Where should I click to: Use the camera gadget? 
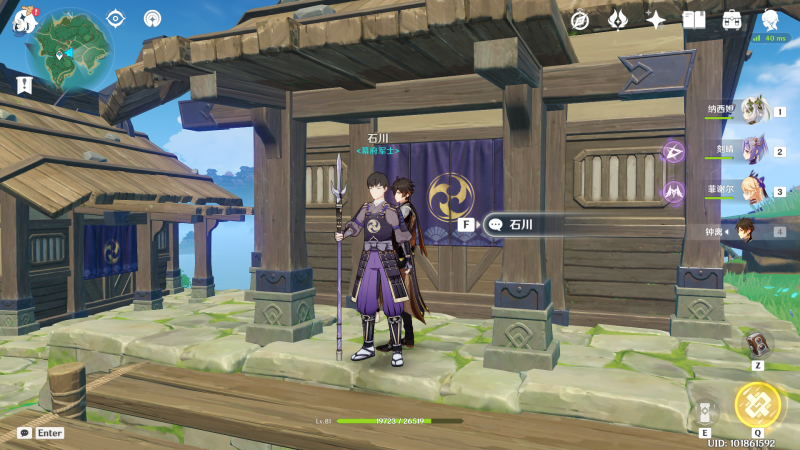759,343
